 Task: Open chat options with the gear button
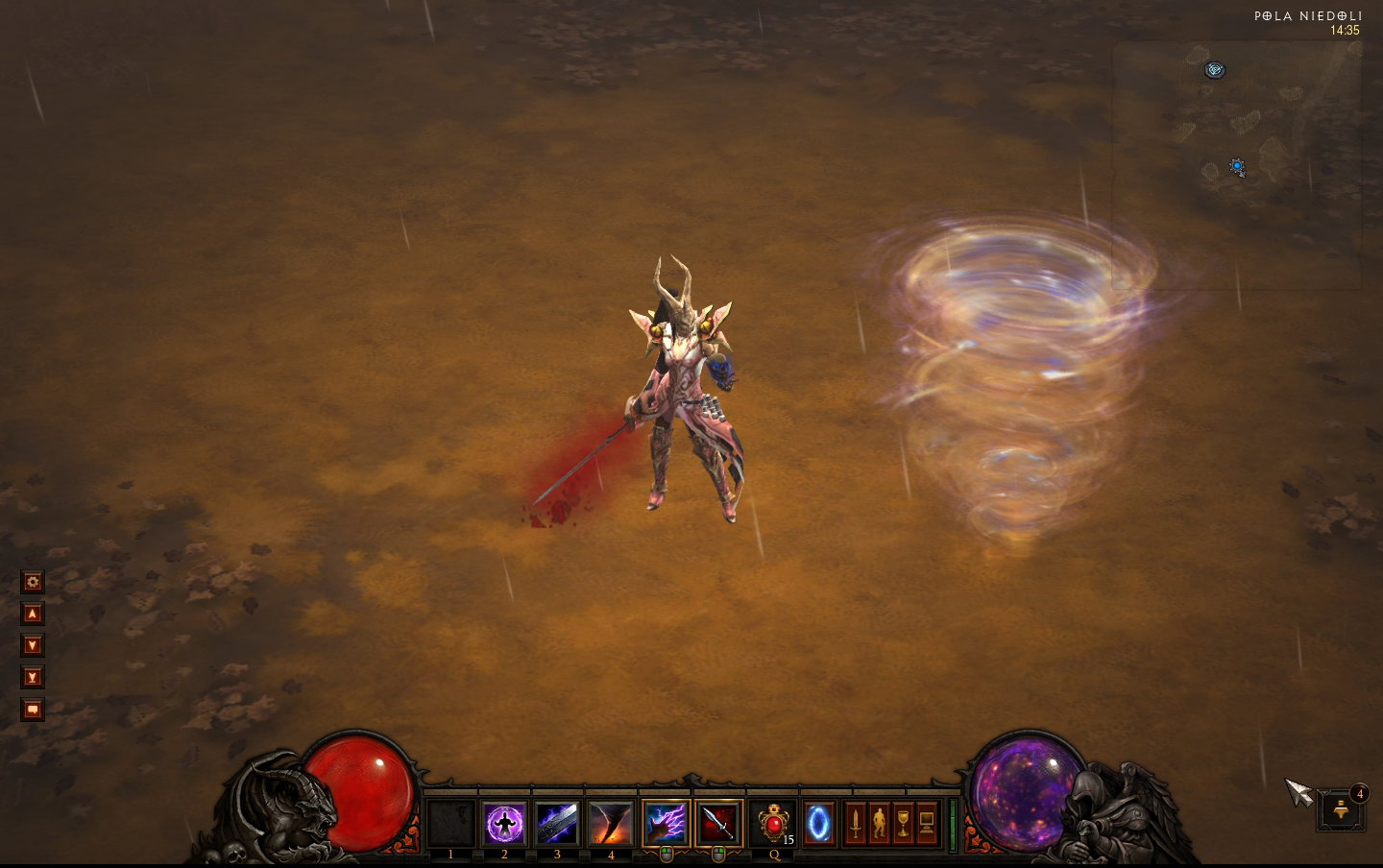coord(33,582)
